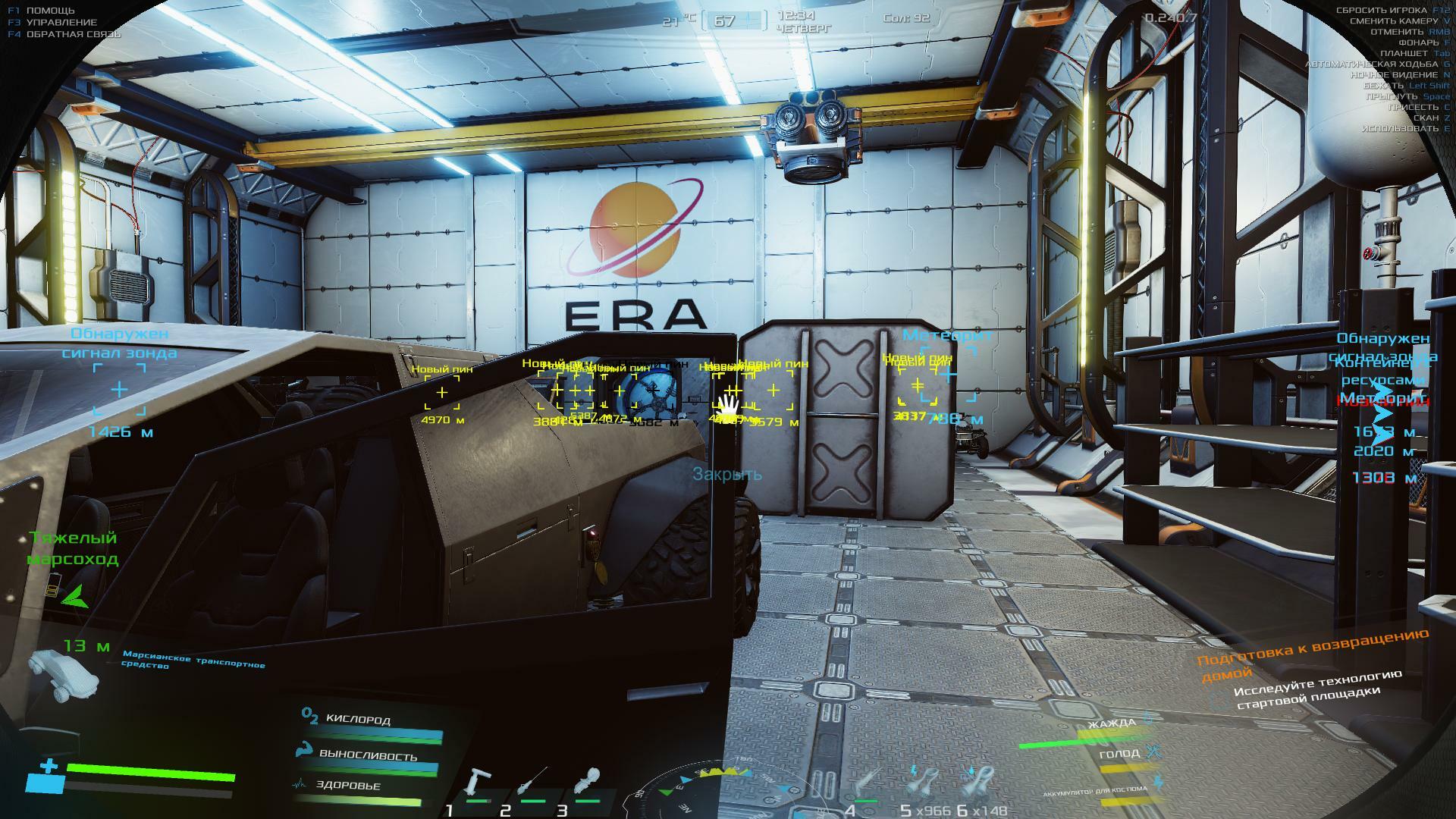The width and height of the screenshot is (1456, 819).
Task: Click the Martian vehicle icon
Action: click(x=64, y=672)
